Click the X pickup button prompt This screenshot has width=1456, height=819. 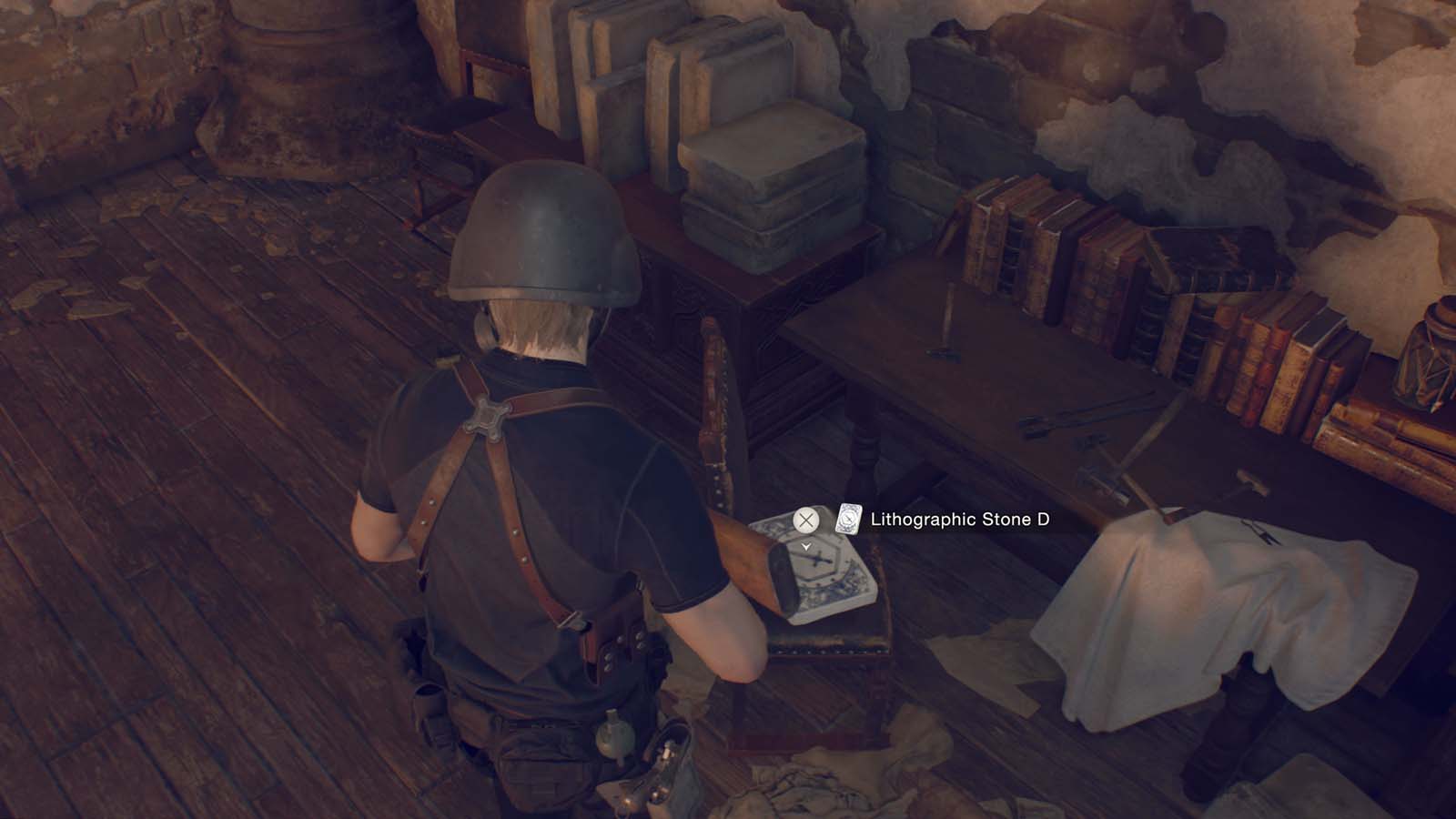pyautogui.click(x=804, y=521)
